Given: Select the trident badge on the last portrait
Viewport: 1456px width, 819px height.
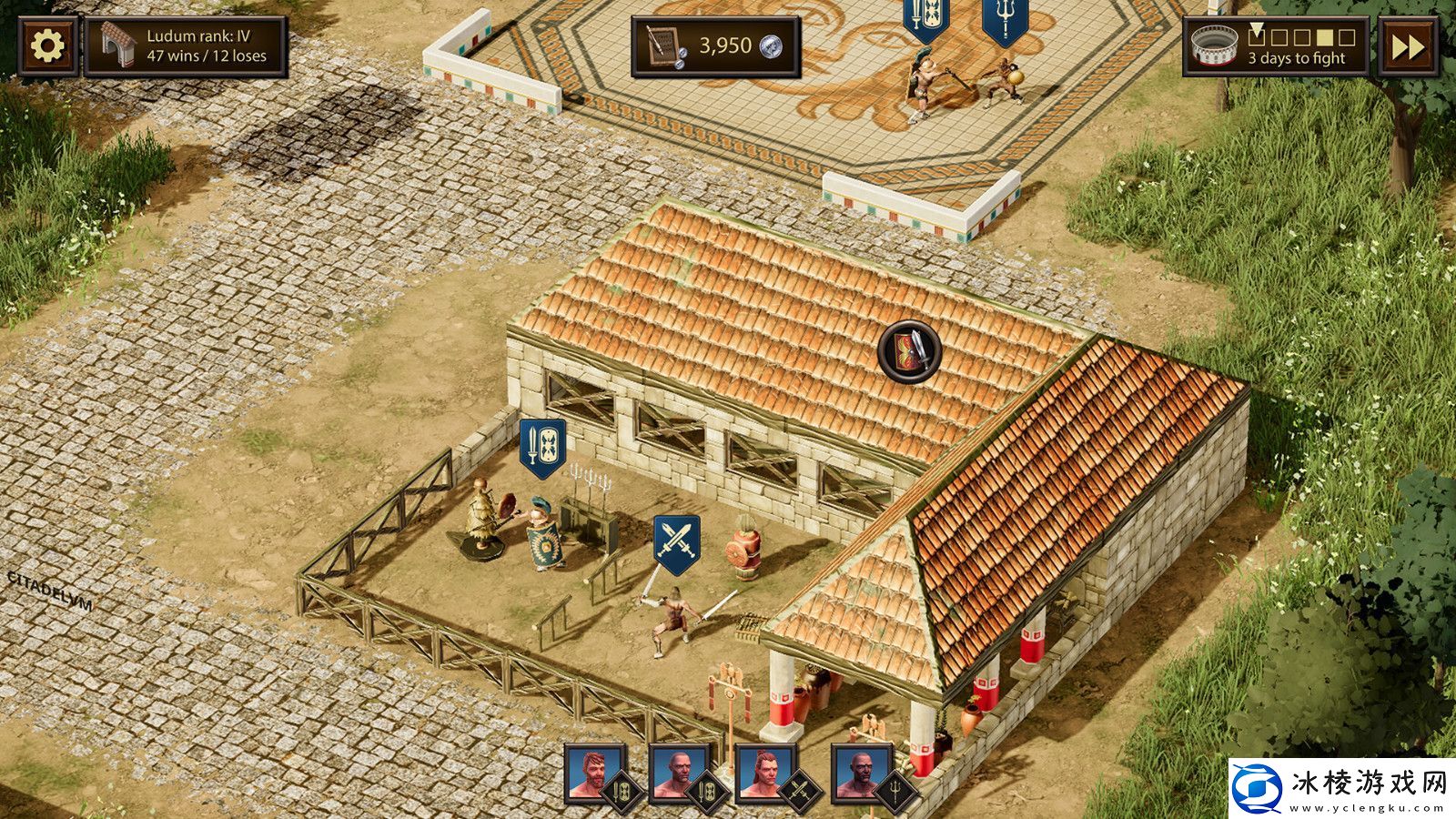Looking at the screenshot, I should [x=894, y=789].
